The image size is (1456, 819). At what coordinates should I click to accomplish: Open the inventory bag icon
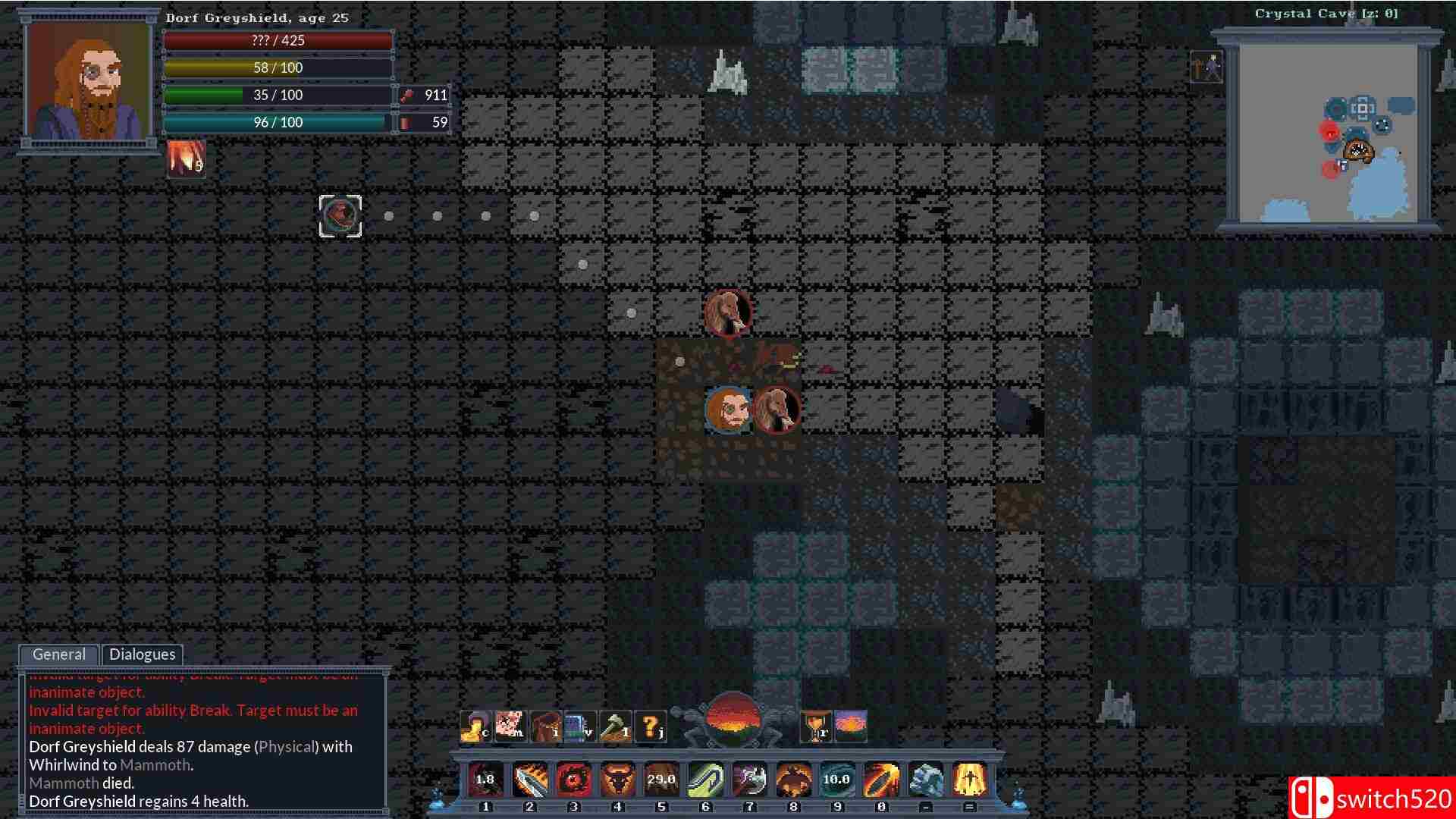(x=548, y=724)
